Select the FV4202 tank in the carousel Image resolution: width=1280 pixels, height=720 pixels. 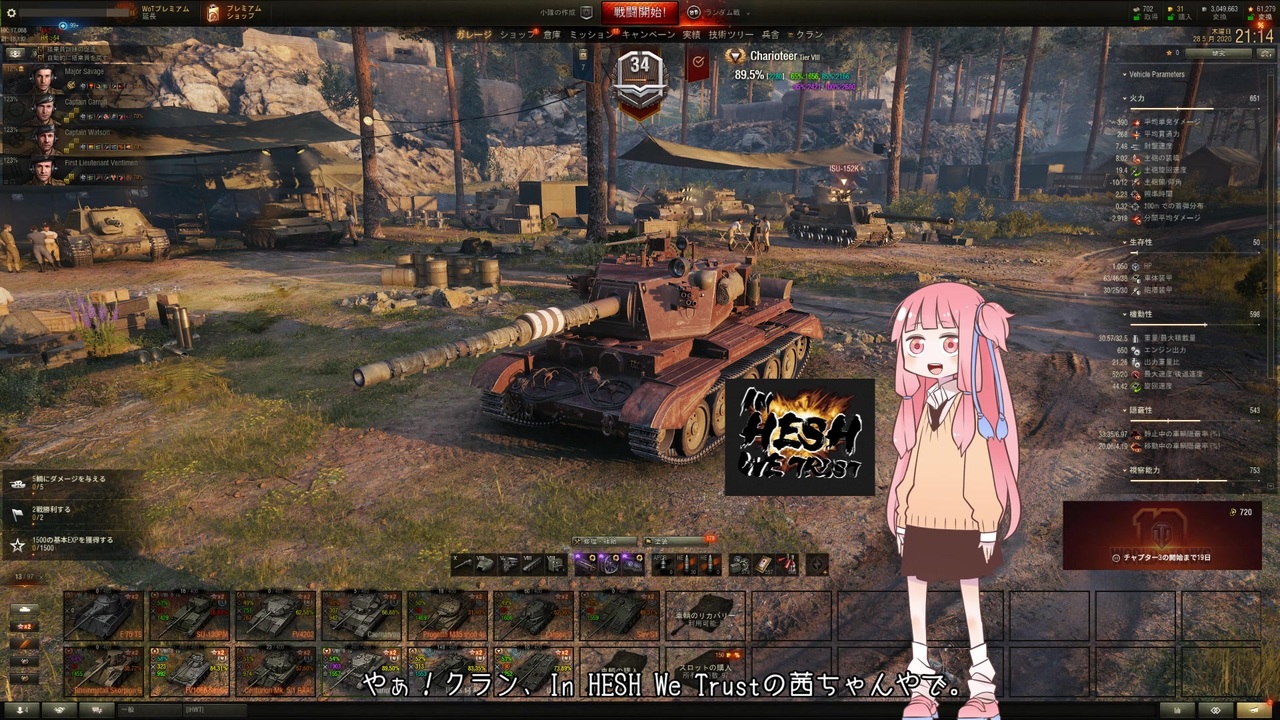(x=276, y=617)
